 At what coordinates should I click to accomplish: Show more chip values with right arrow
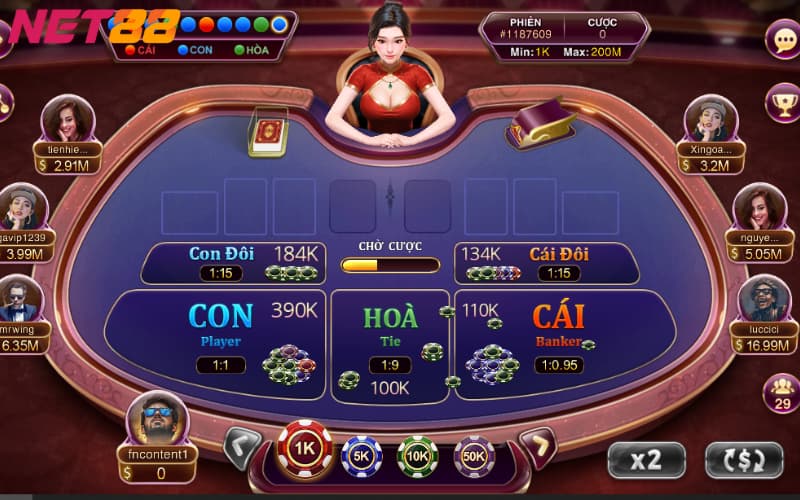tap(537, 447)
